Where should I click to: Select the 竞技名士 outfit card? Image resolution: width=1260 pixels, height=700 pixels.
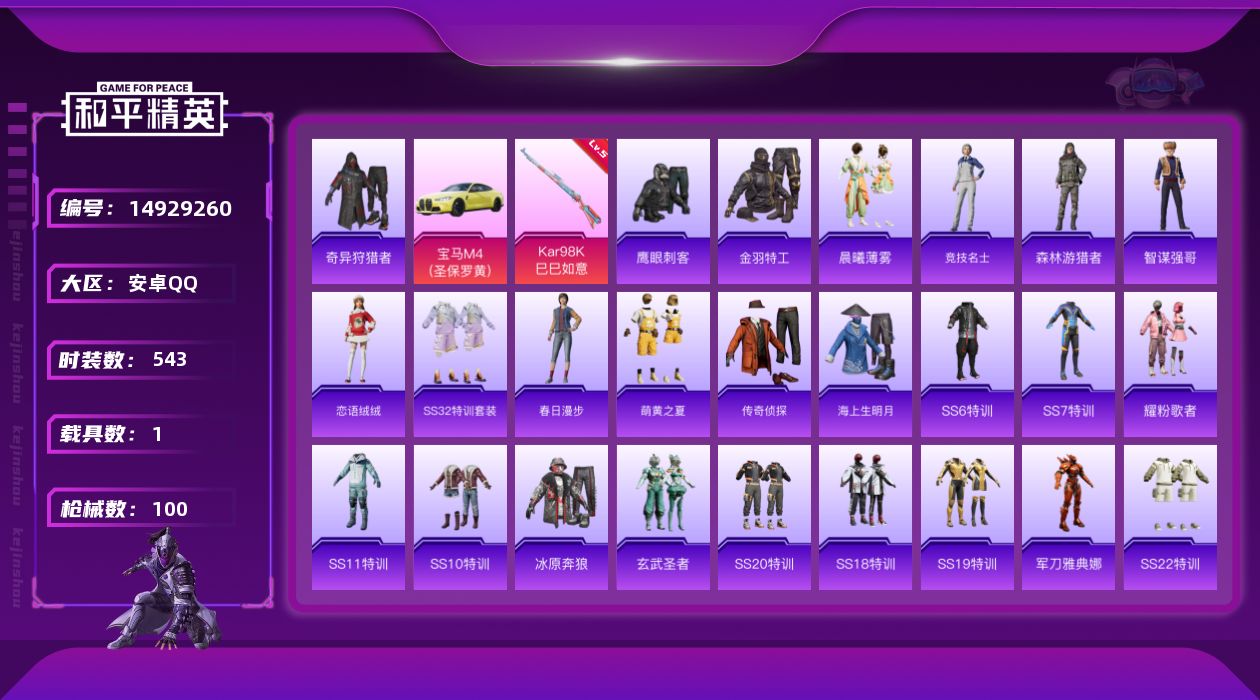pos(967,210)
